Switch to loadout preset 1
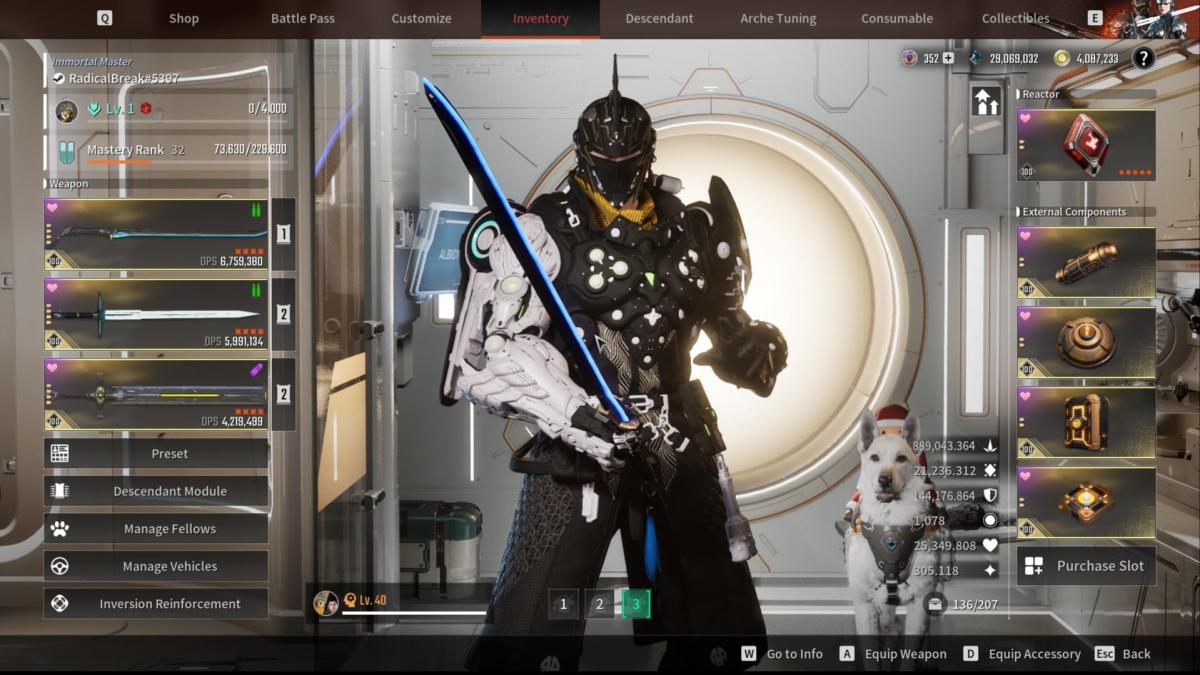 tap(563, 604)
